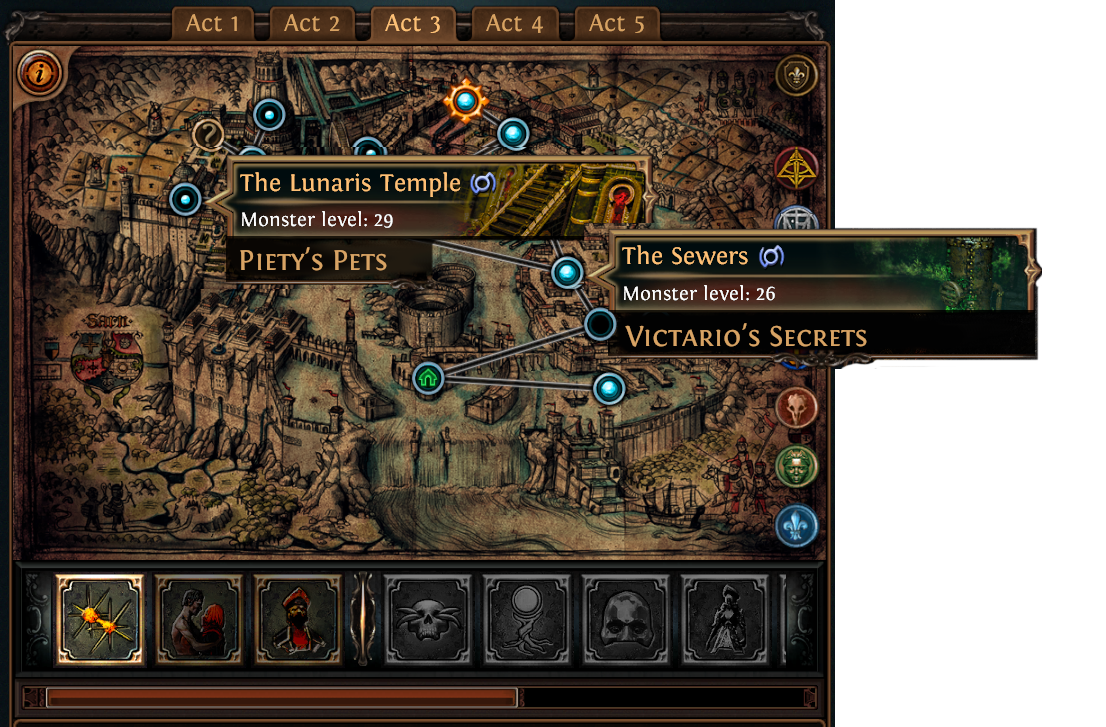Select the sparking crossed-lines quest icon
This screenshot has width=1106, height=727.
click(x=99, y=620)
